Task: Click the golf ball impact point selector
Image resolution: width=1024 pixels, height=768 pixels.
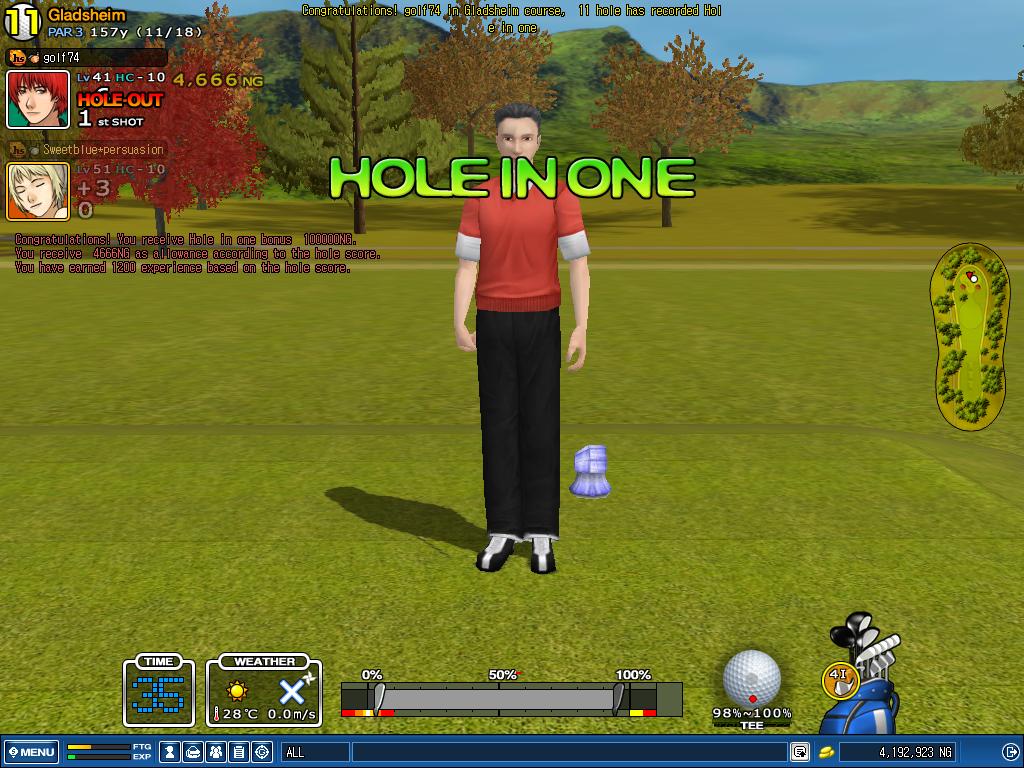Action: [751, 678]
